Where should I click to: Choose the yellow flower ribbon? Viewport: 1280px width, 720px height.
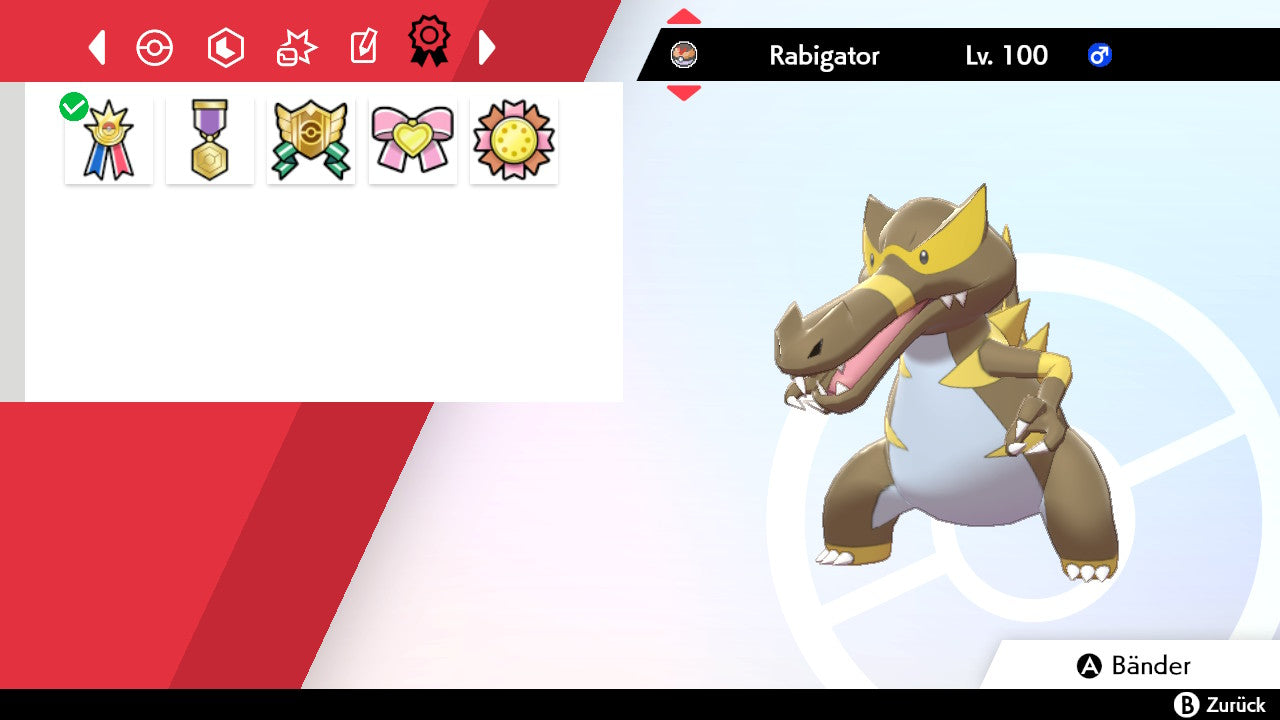514,140
